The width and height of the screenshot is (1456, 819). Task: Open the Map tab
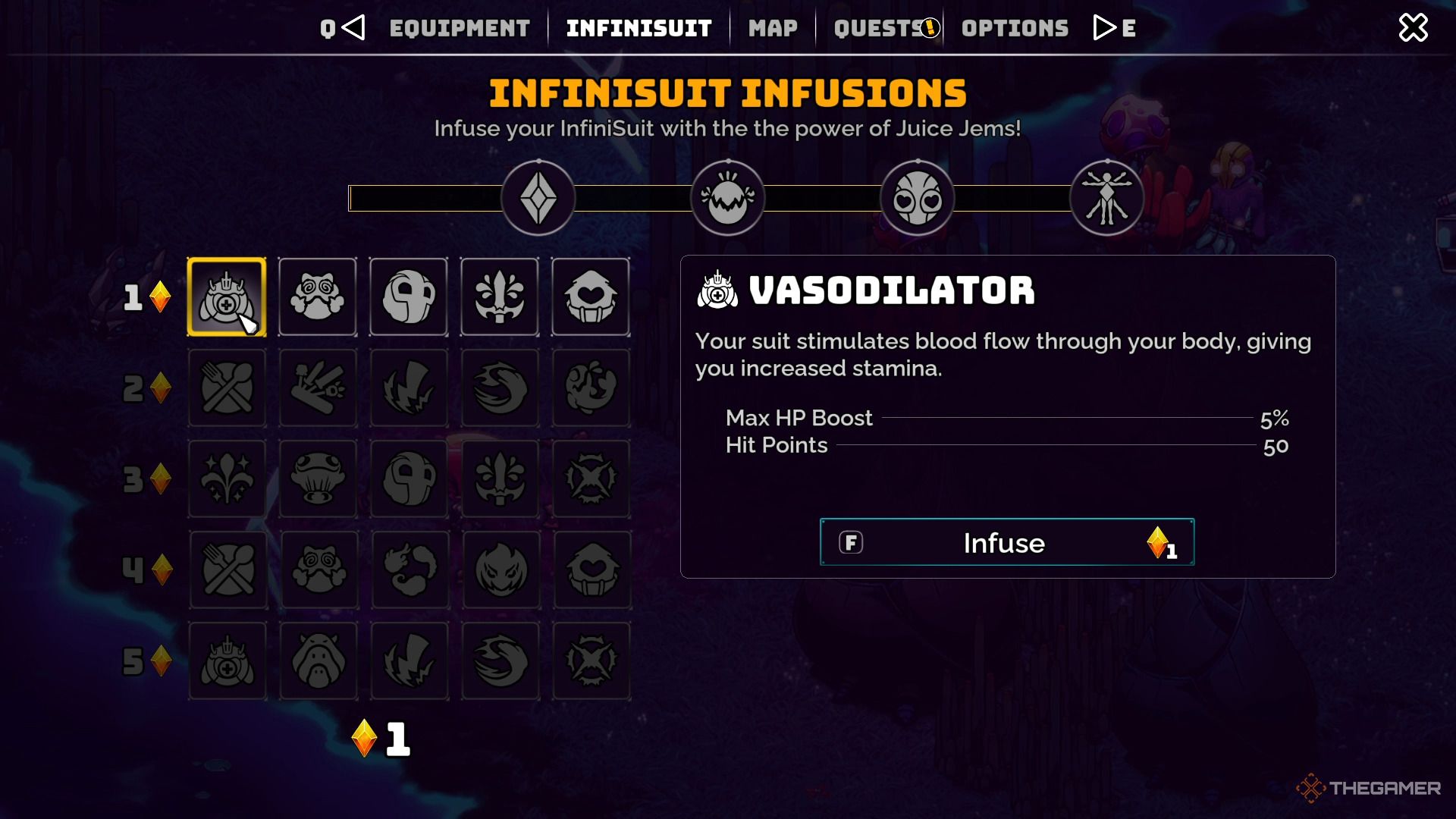tap(772, 27)
